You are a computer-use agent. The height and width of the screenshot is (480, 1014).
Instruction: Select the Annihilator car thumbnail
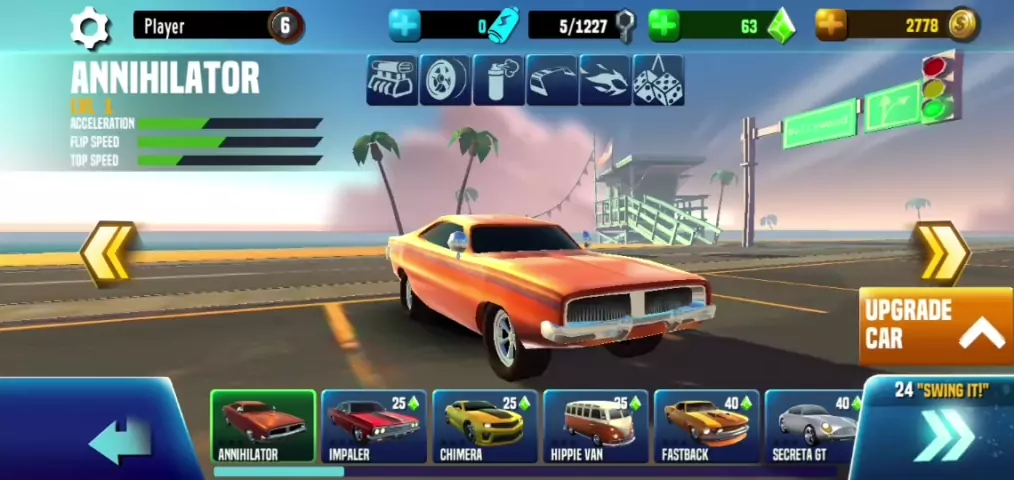click(x=263, y=426)
